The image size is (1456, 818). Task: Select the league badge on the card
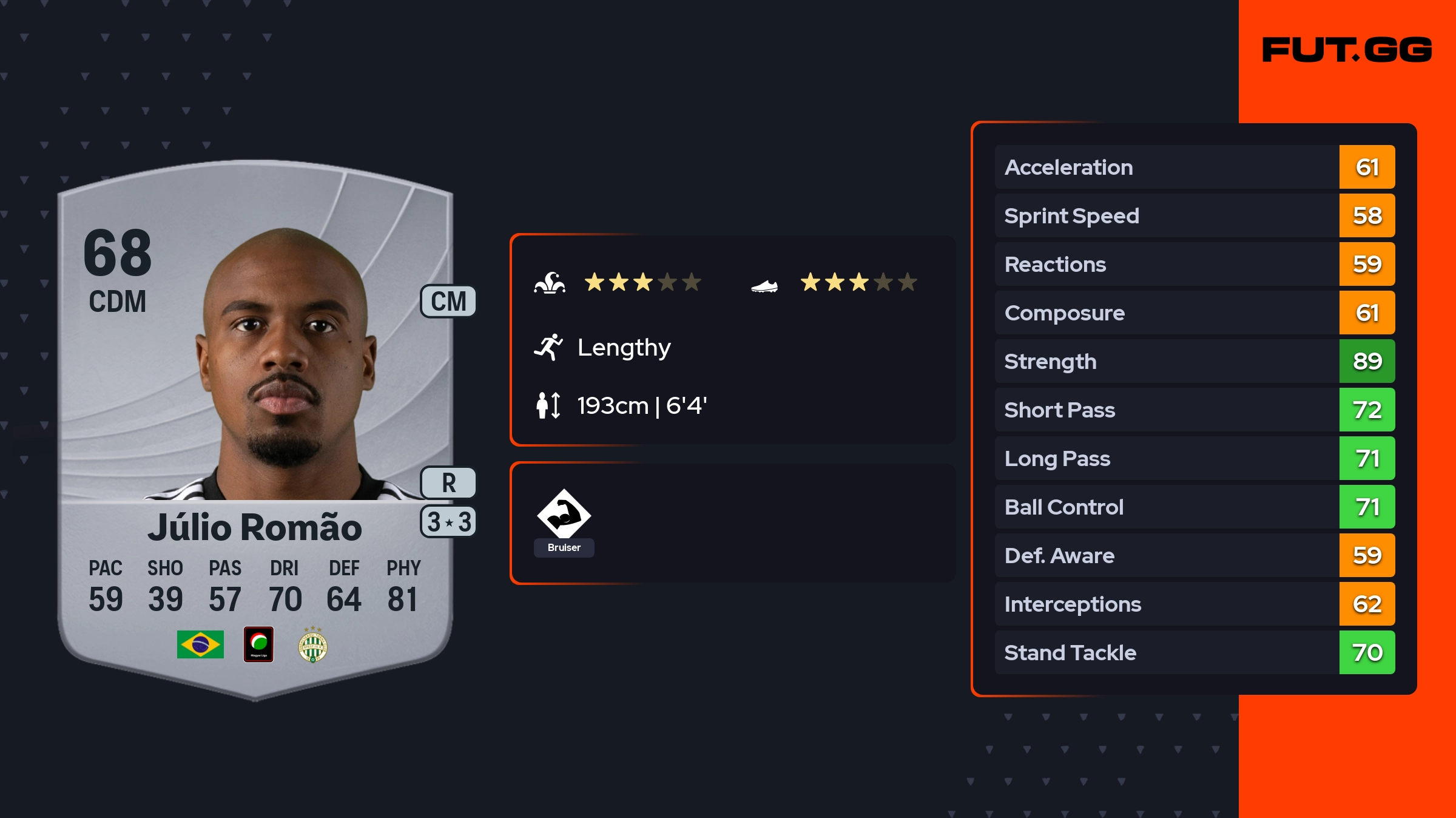pos(258,644)
